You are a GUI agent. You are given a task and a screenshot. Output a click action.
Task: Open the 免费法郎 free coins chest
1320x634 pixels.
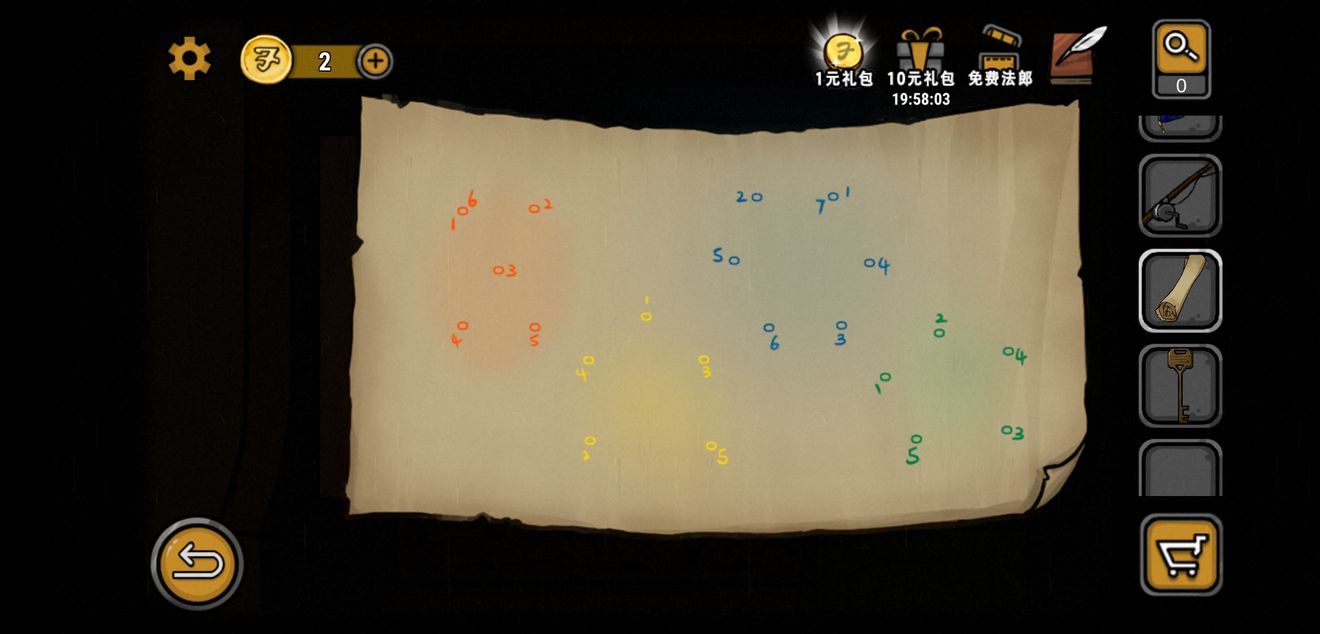tap(999, 56)
